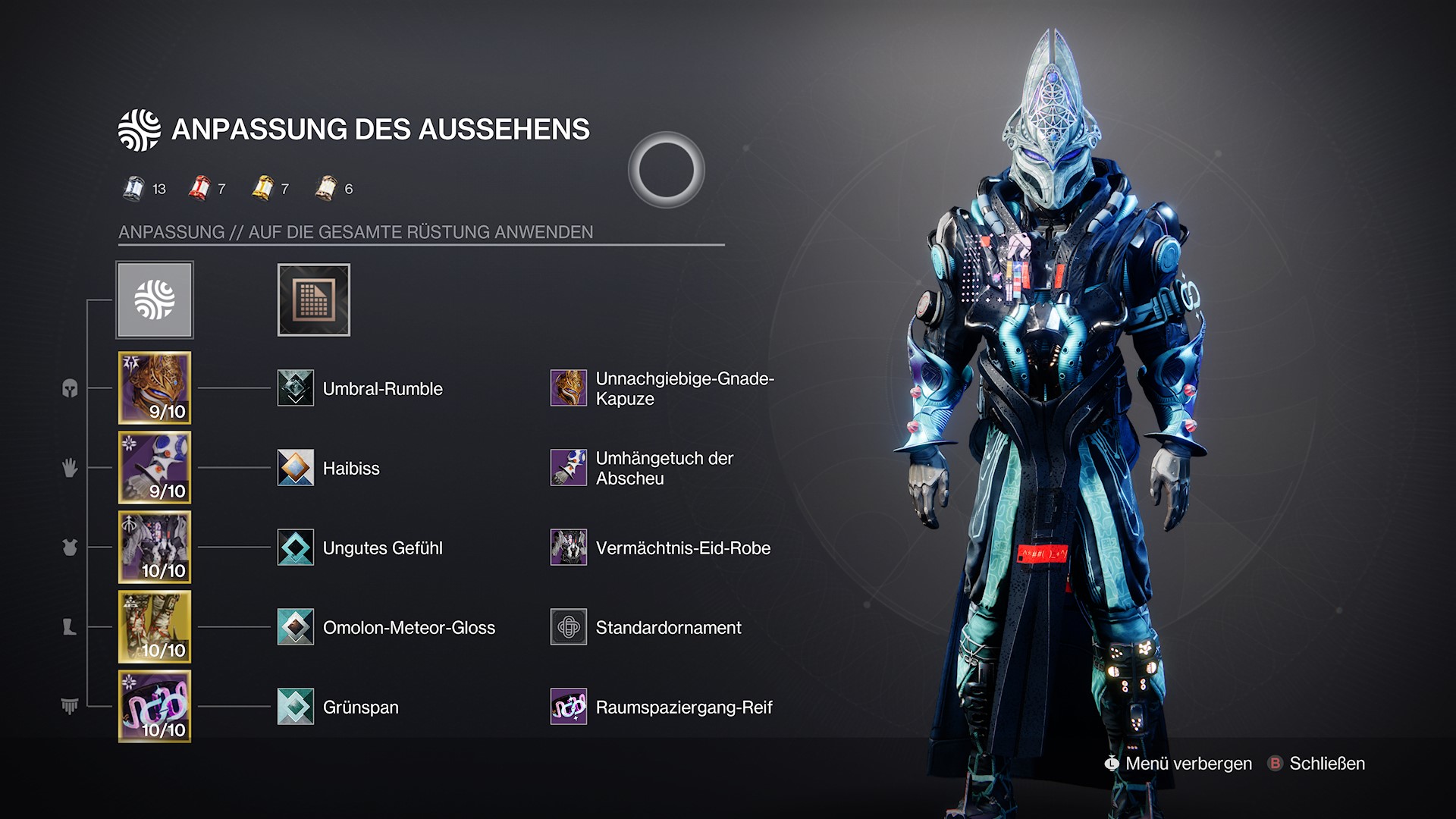Select the leg armor boots slot

(155, 627)
